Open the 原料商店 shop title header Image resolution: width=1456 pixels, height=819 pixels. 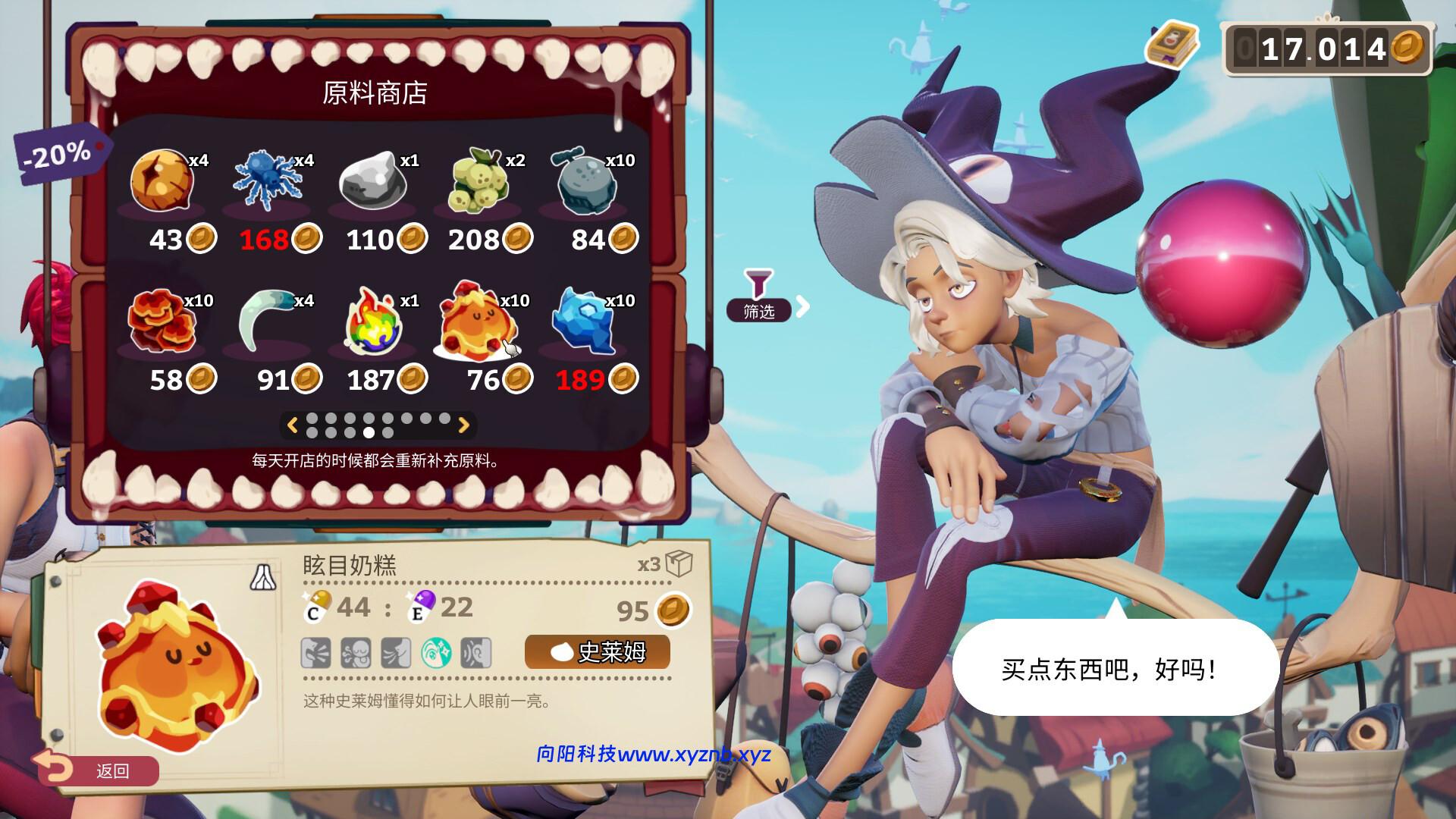(376, 95)
